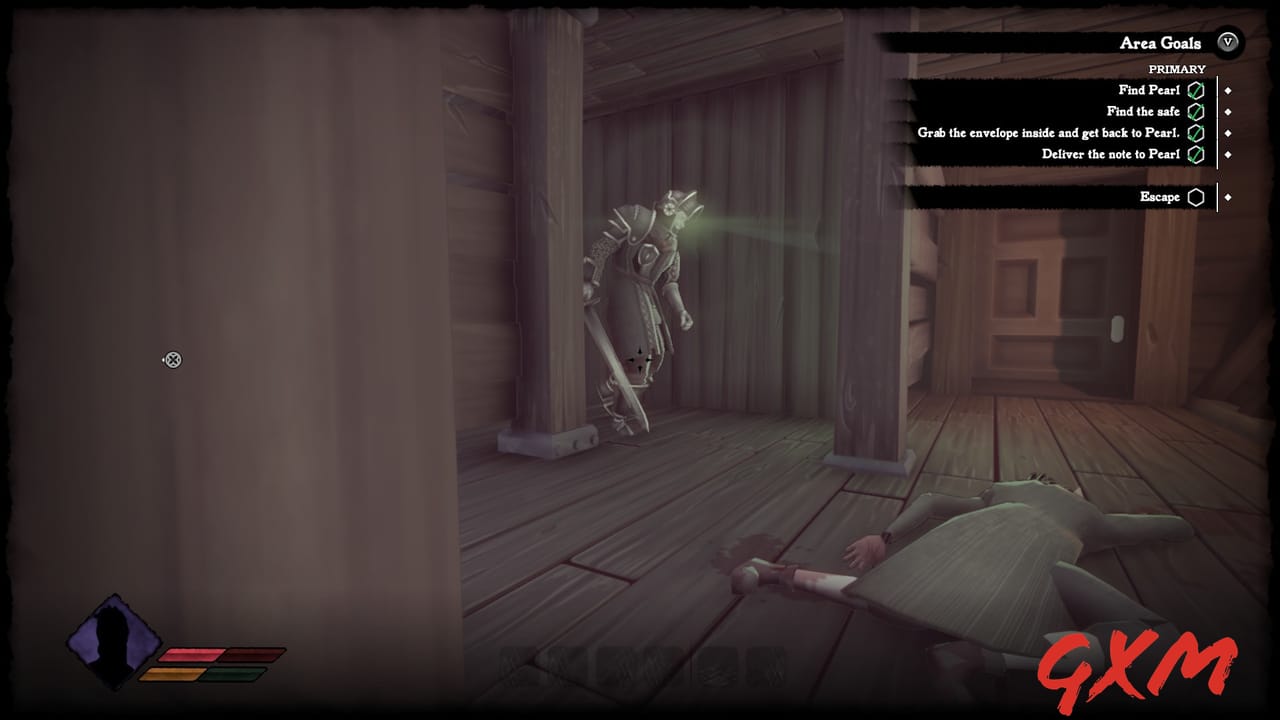Toggle the diamond marker beside Escape
The width and height of the screenshot is (1280, 720).
[x=1228, y=197]
